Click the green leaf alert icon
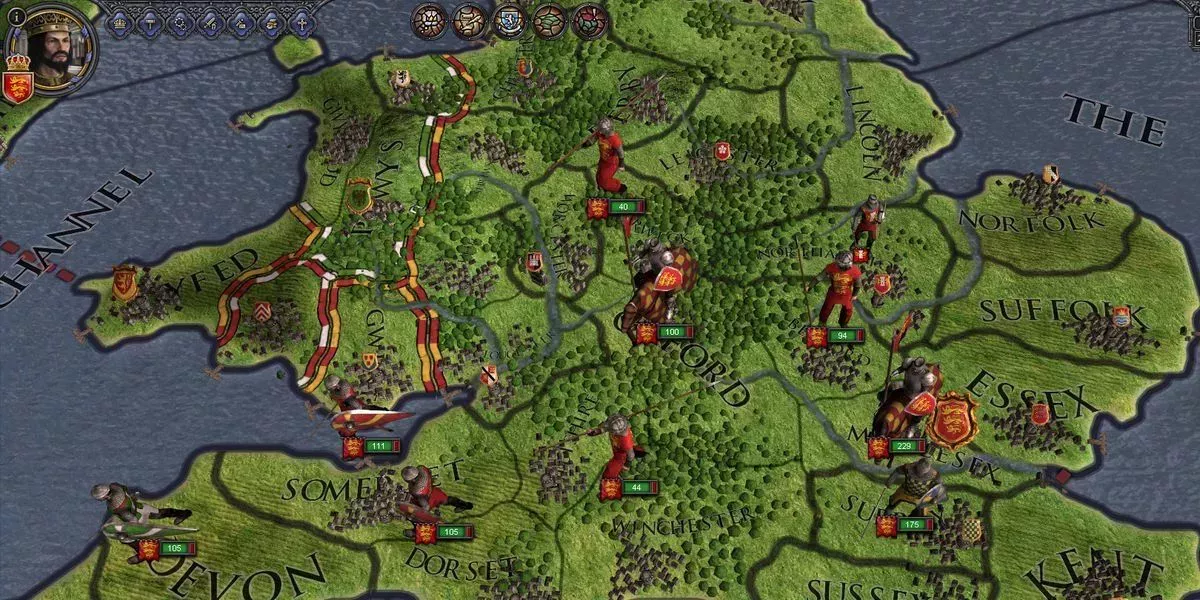 pos(549,20)
